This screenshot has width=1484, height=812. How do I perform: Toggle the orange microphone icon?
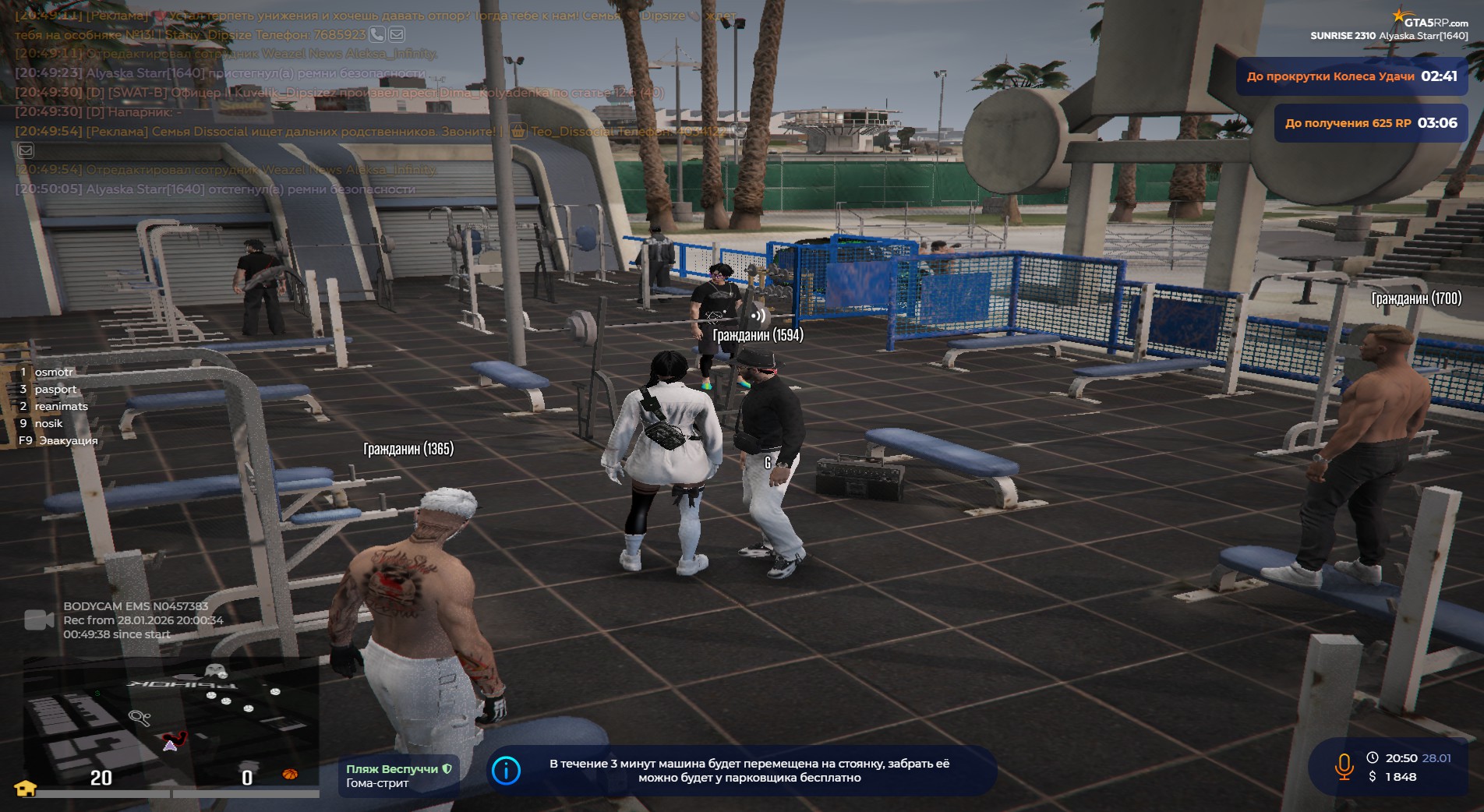click(x=1344, y=767)
